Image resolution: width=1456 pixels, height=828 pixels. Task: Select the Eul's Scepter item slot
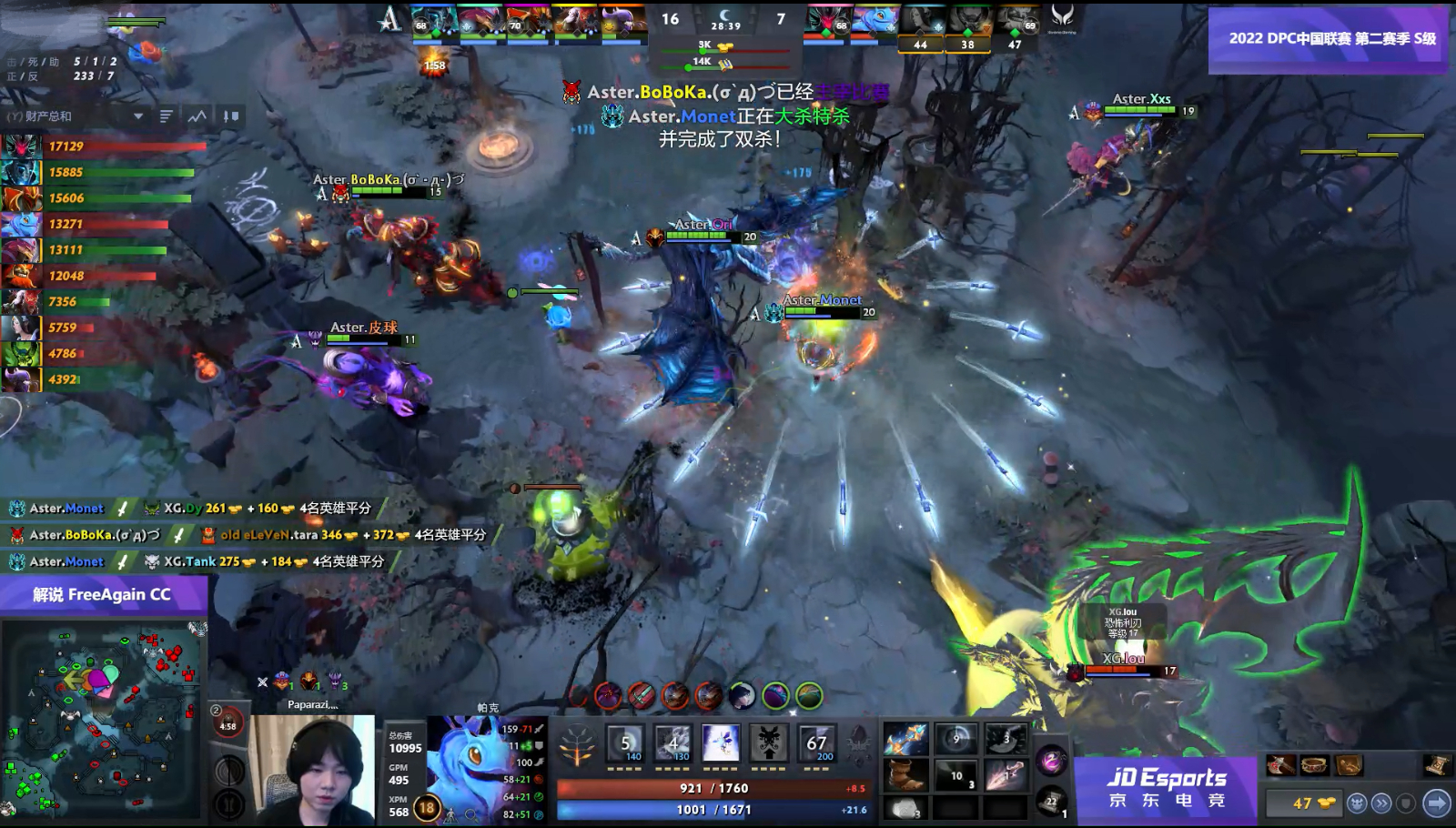click(905, 740)
